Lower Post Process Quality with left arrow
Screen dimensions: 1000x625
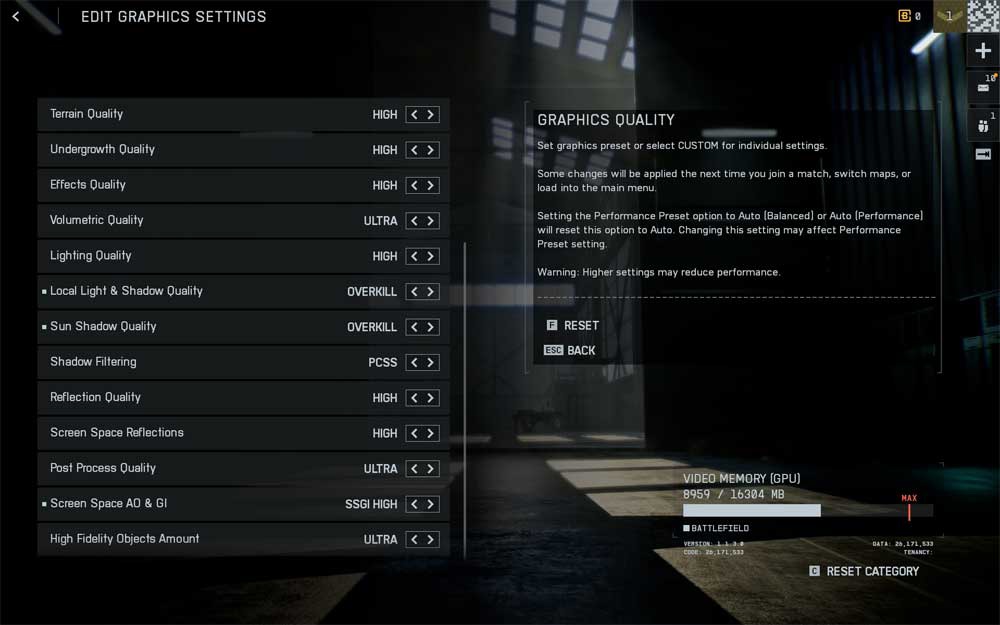tap(414, 469)
